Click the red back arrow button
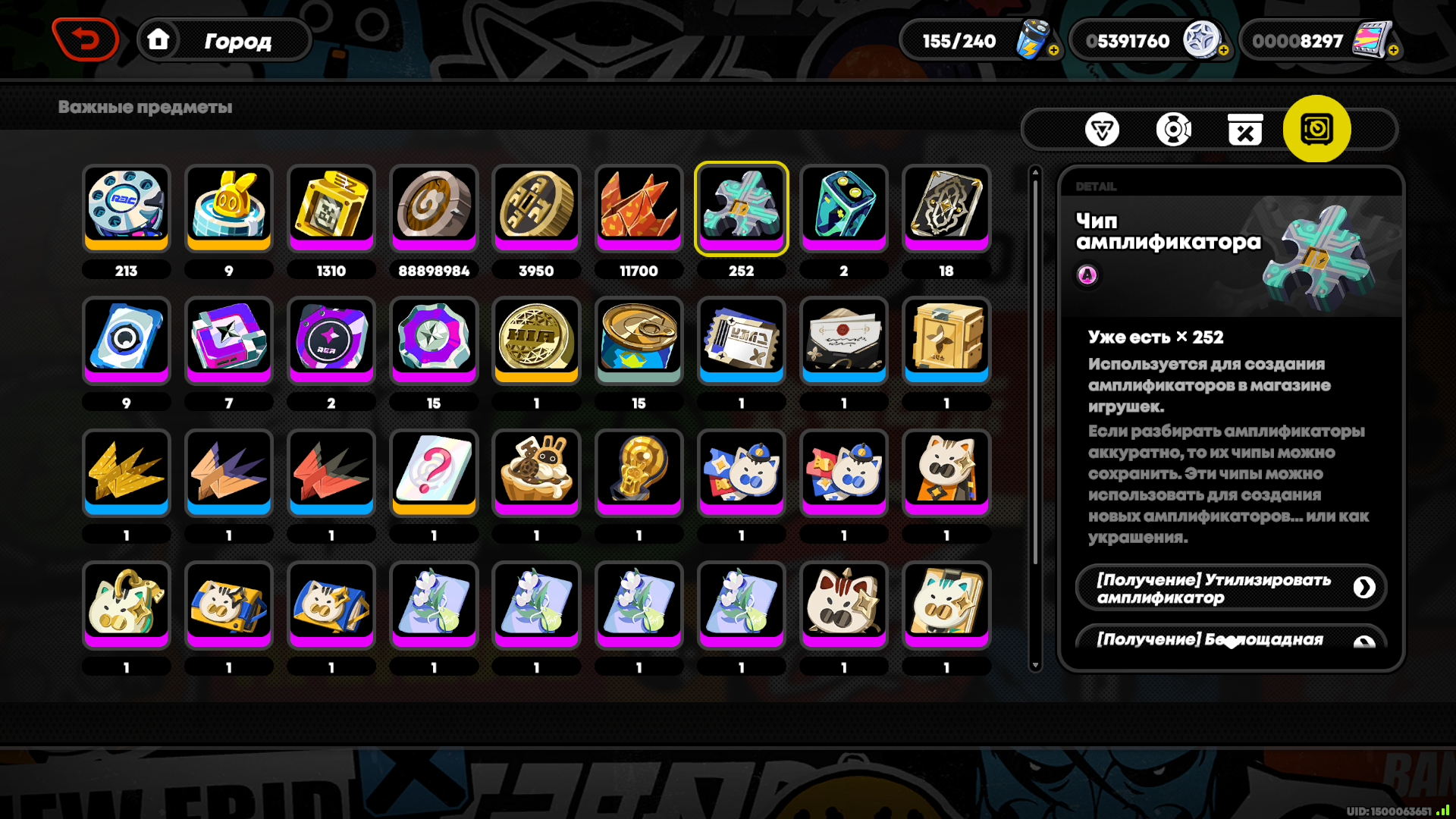The image size is (1456, 819). coord(86,39)
